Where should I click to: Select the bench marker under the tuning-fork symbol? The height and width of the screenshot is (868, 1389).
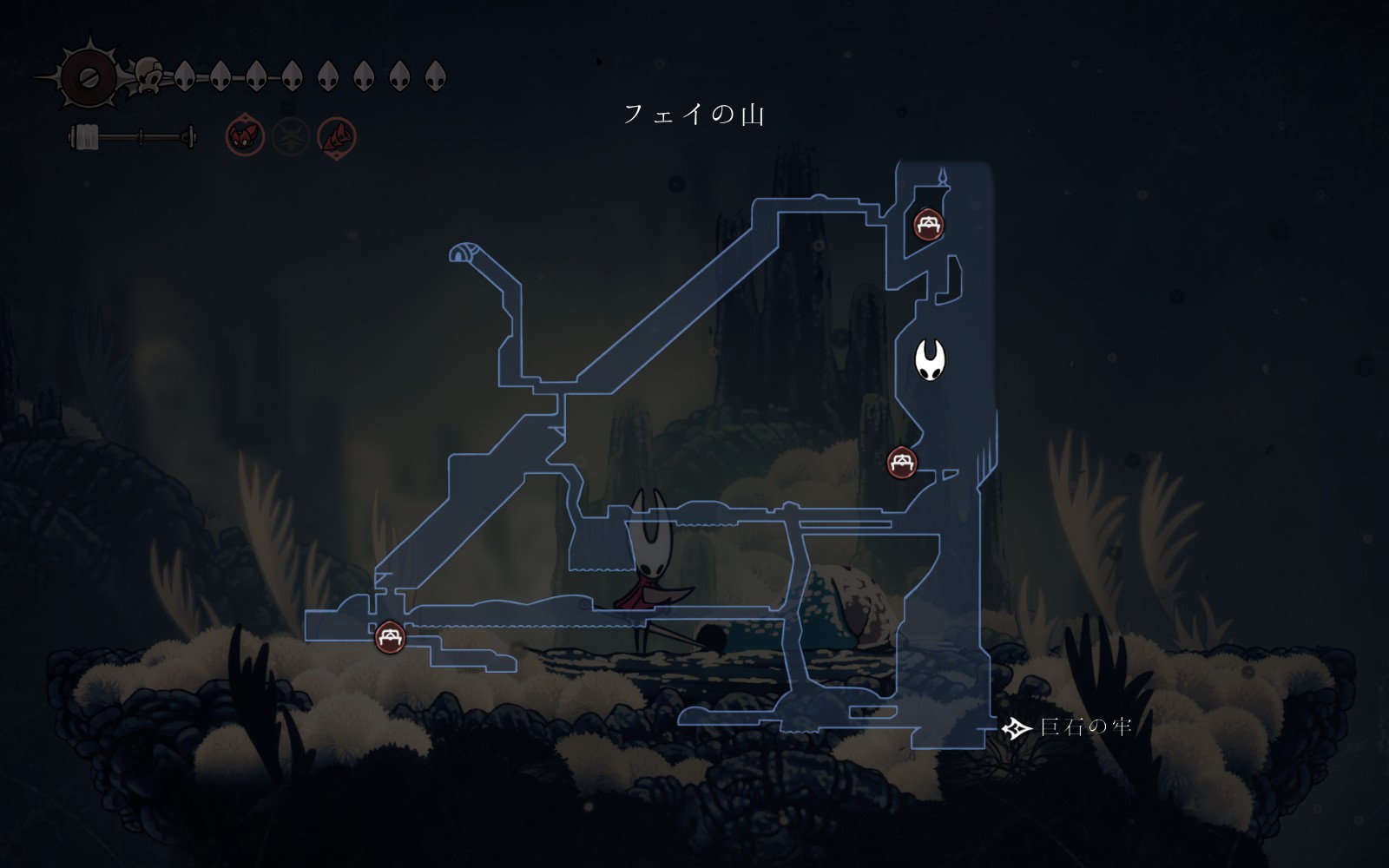click(x=929, y=224)
